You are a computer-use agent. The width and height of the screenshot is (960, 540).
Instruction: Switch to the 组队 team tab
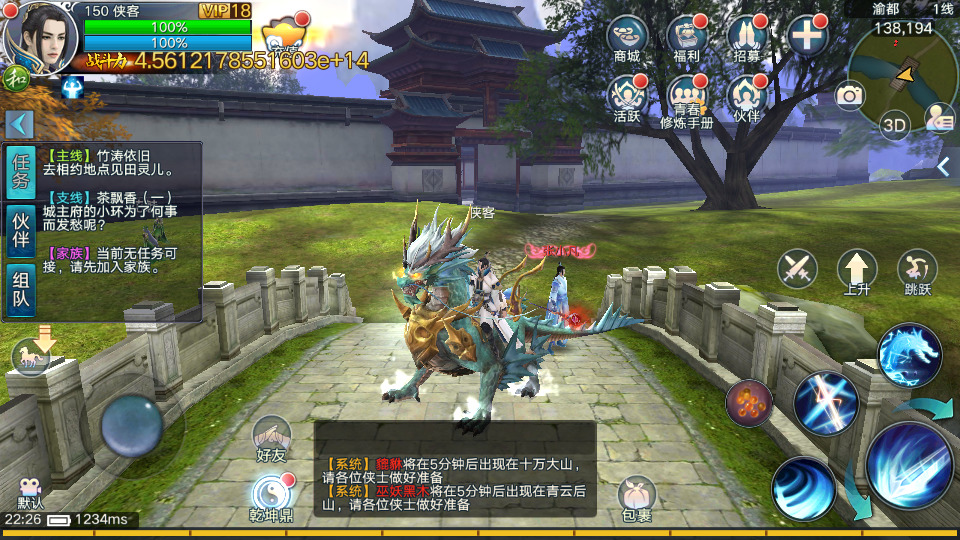pyautogui.click(x=21, y=291)
